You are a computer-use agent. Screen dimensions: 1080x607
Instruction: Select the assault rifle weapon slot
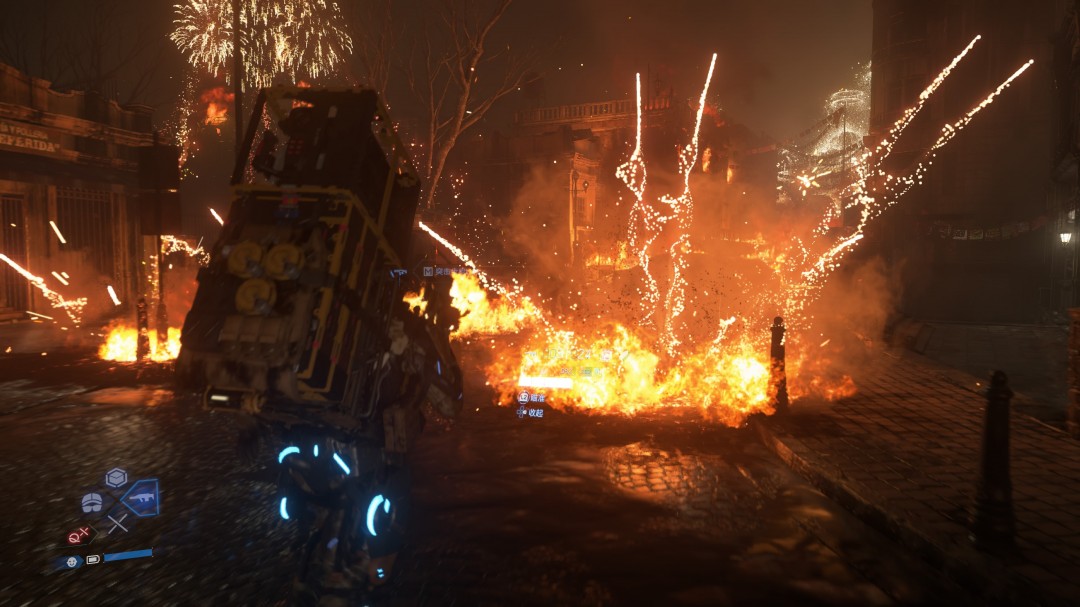[140, 498]
